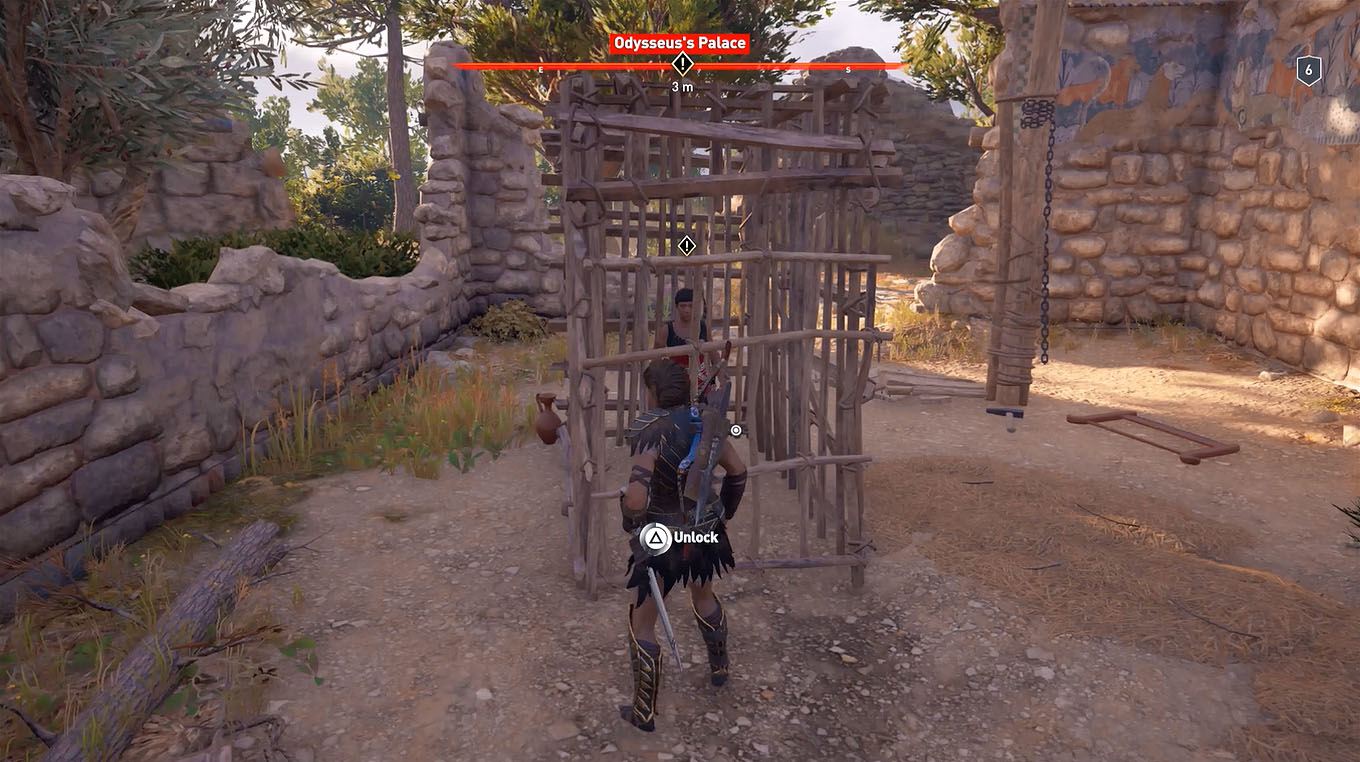The width and height of the screenshot is (1360, 762).
Task: Click the Unlock text label
Action: point(697,537)
